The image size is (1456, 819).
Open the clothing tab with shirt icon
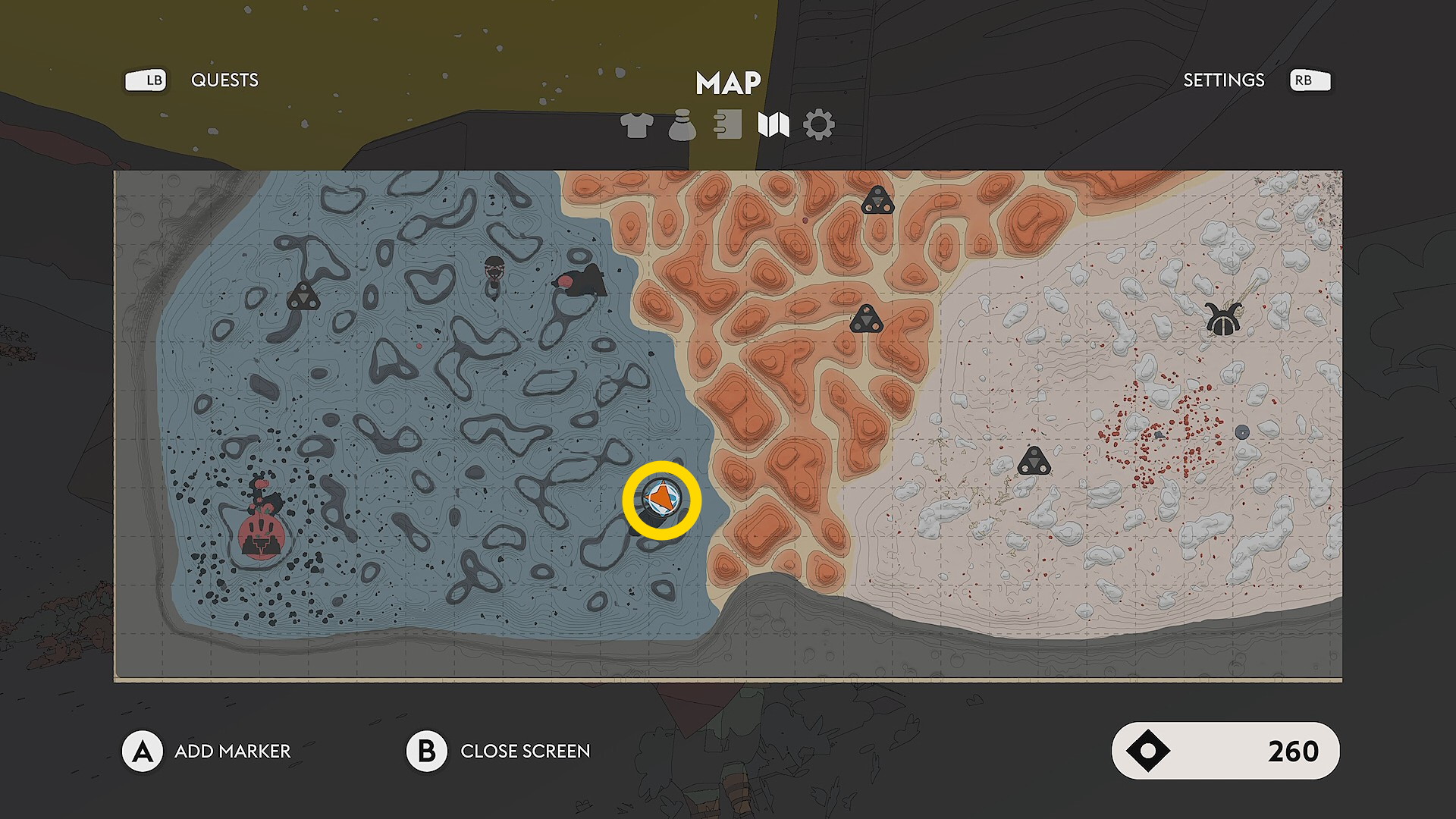click(636, 125)
